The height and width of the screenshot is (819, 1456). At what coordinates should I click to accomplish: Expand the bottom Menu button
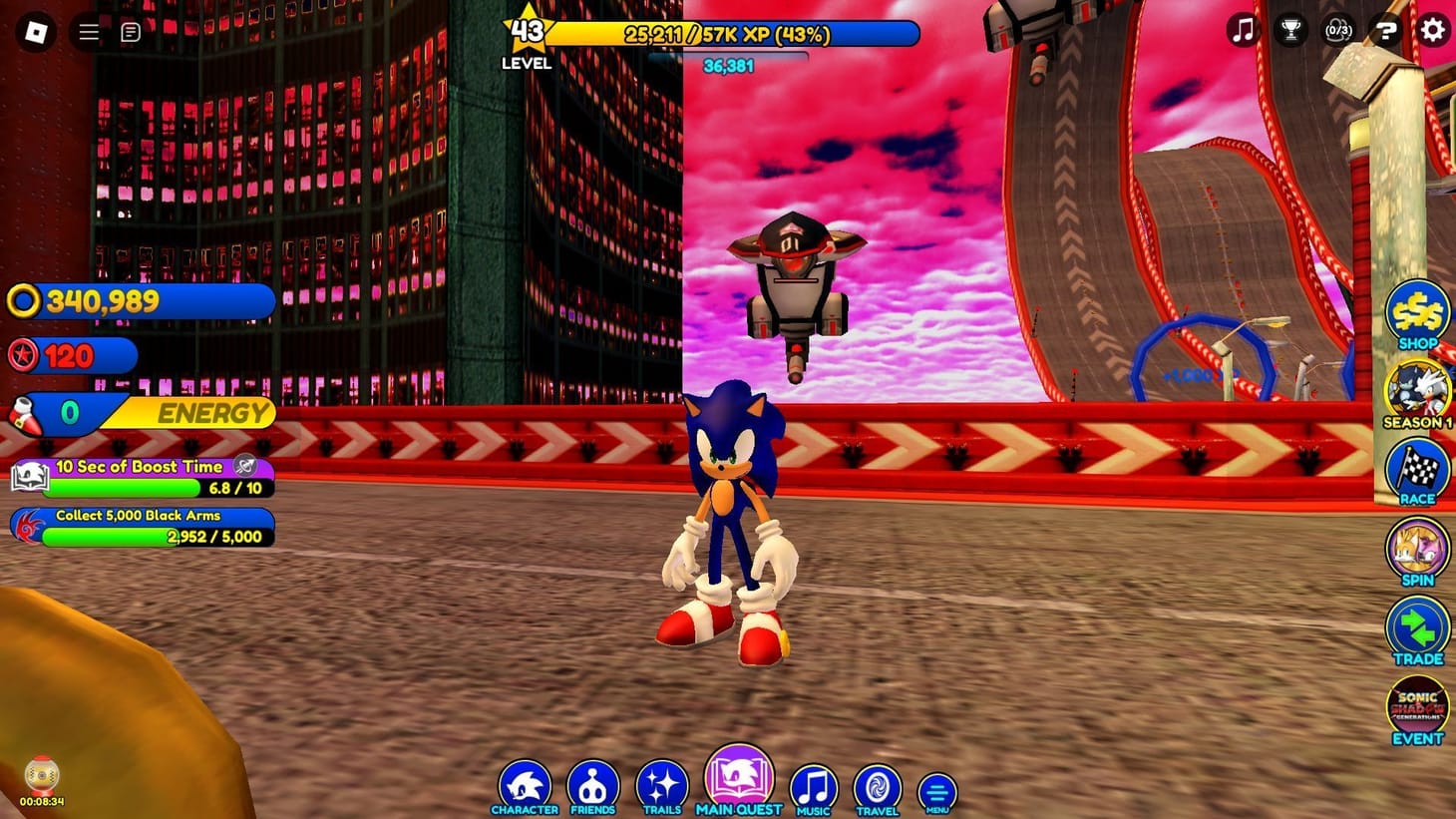coord(935,788)
